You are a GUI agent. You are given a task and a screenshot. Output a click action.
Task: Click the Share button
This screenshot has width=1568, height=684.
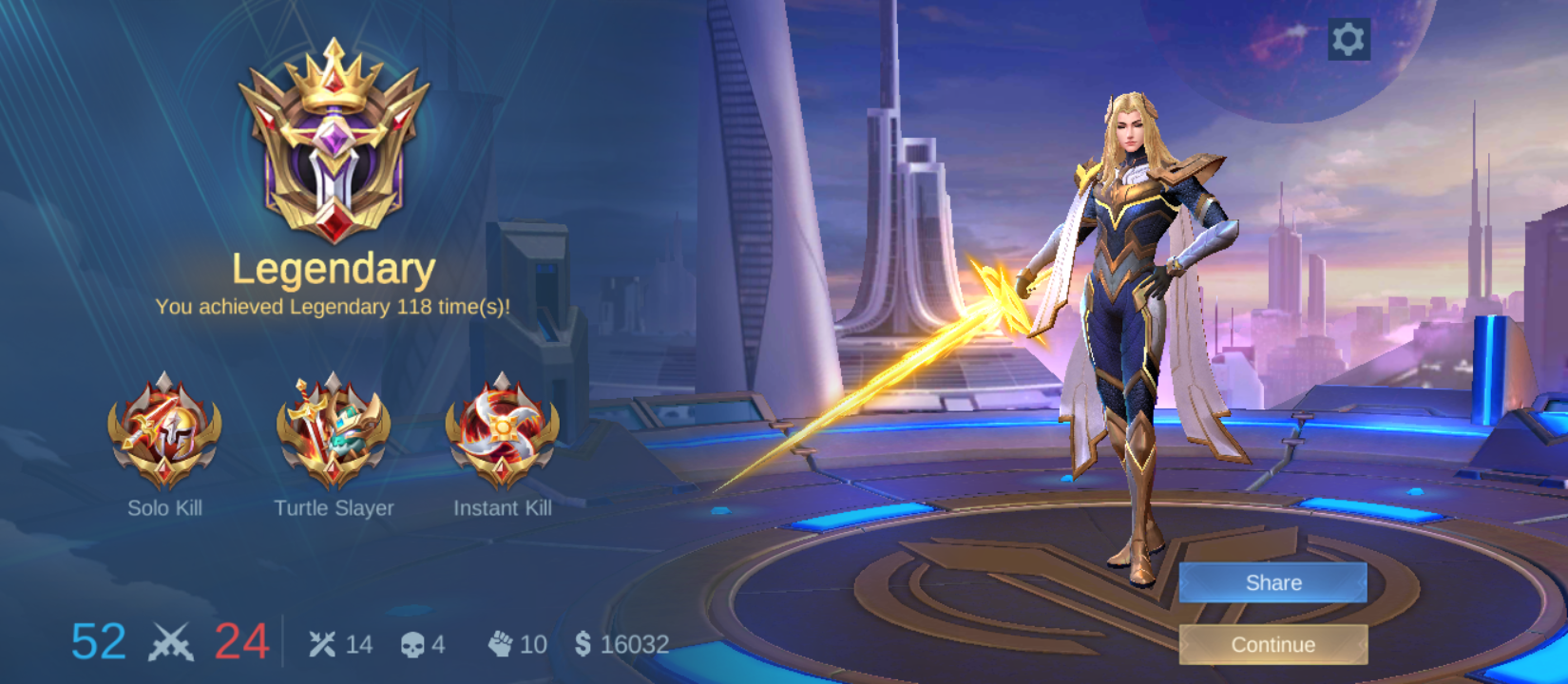click(1272, 582)
